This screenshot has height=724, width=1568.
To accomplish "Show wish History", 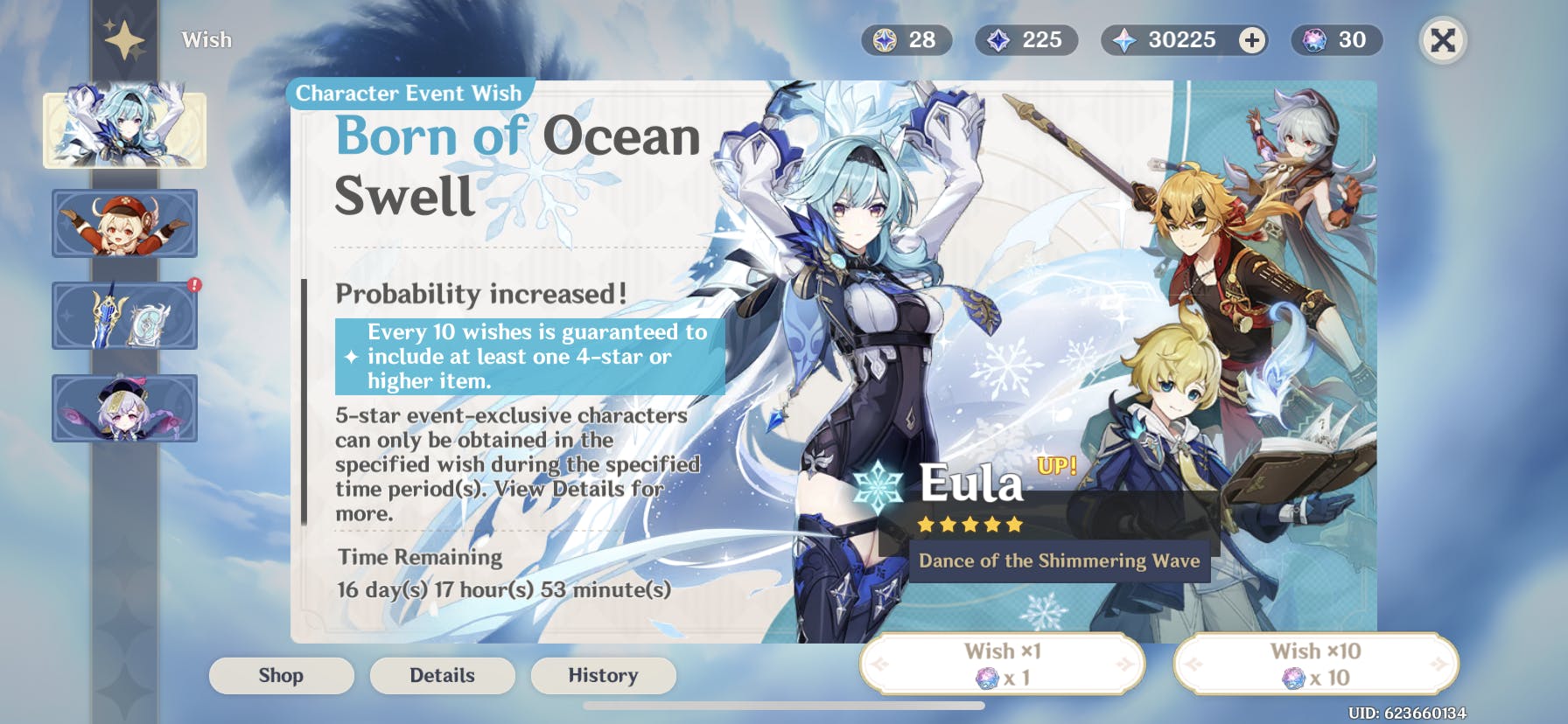I will coord(603,675).
